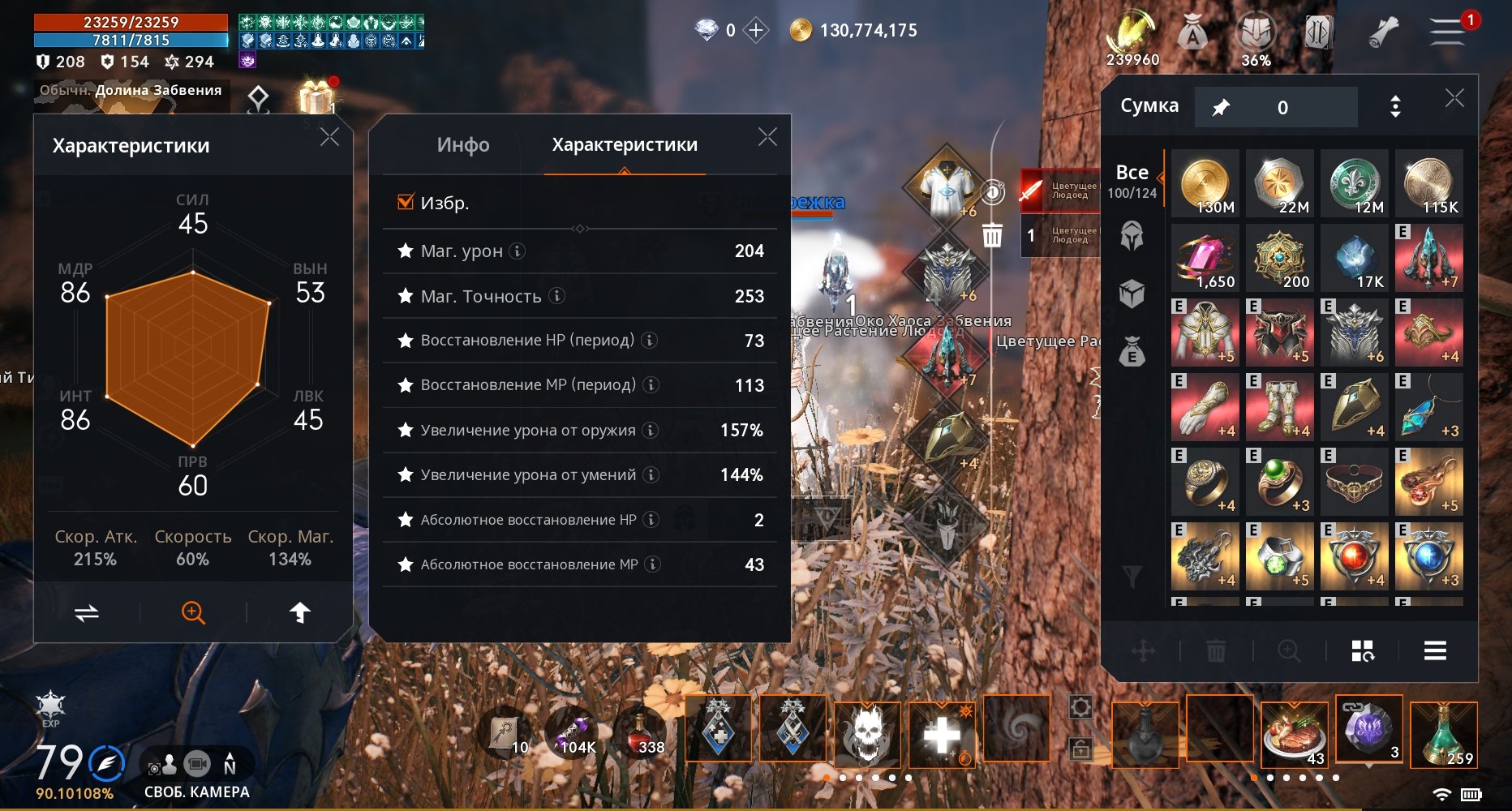Click the swap arrows button in stats panel
The width and height of the screenshot is (1512, 811).
(x=87, y=613)
